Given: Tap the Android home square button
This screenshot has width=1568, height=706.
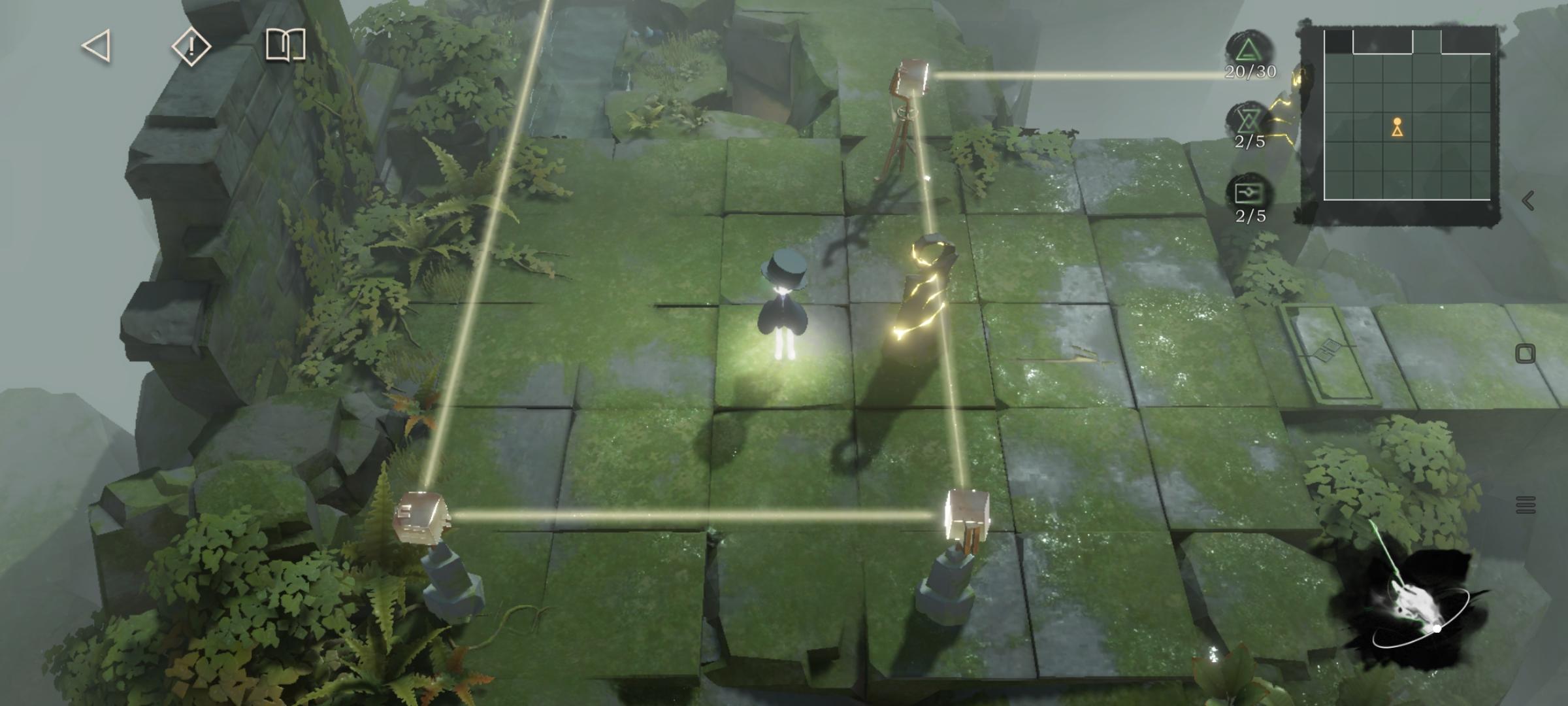Looking at the screenshot, I should click(1525, 354).
